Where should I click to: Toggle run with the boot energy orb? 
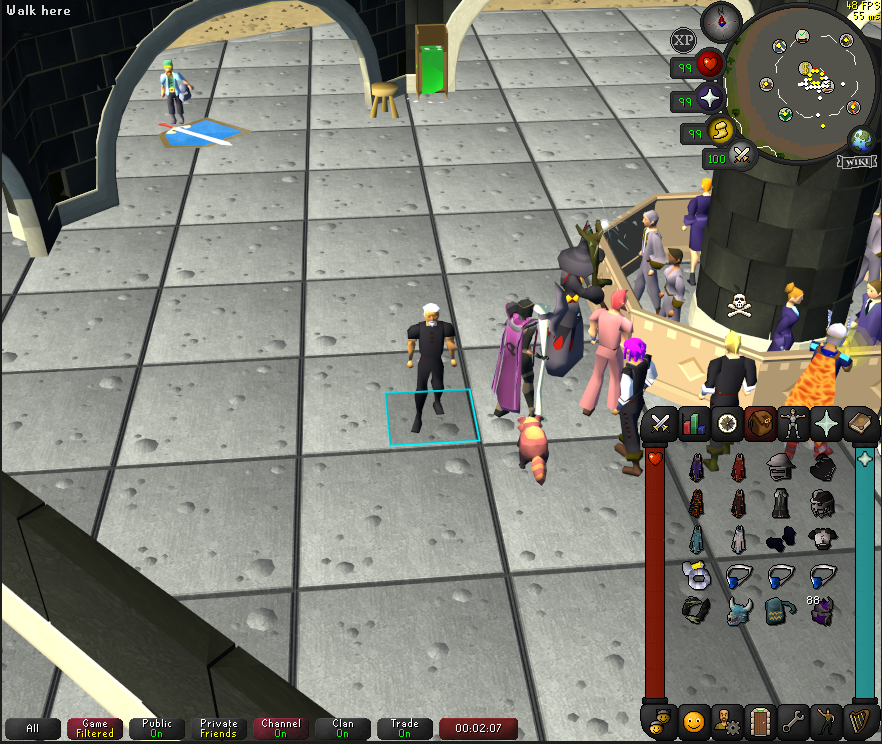(x=721, y=131)
